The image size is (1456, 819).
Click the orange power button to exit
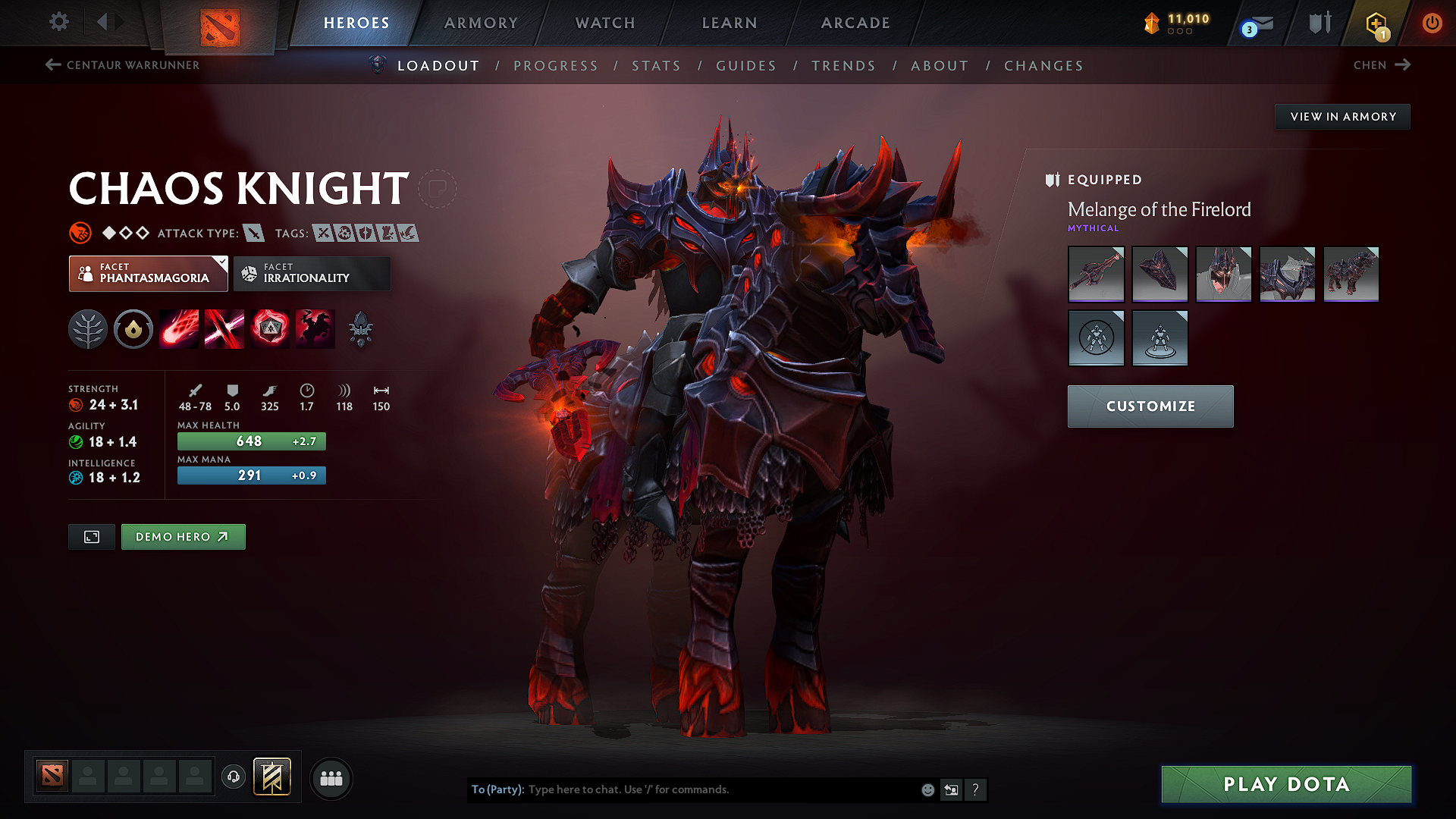1432,23
